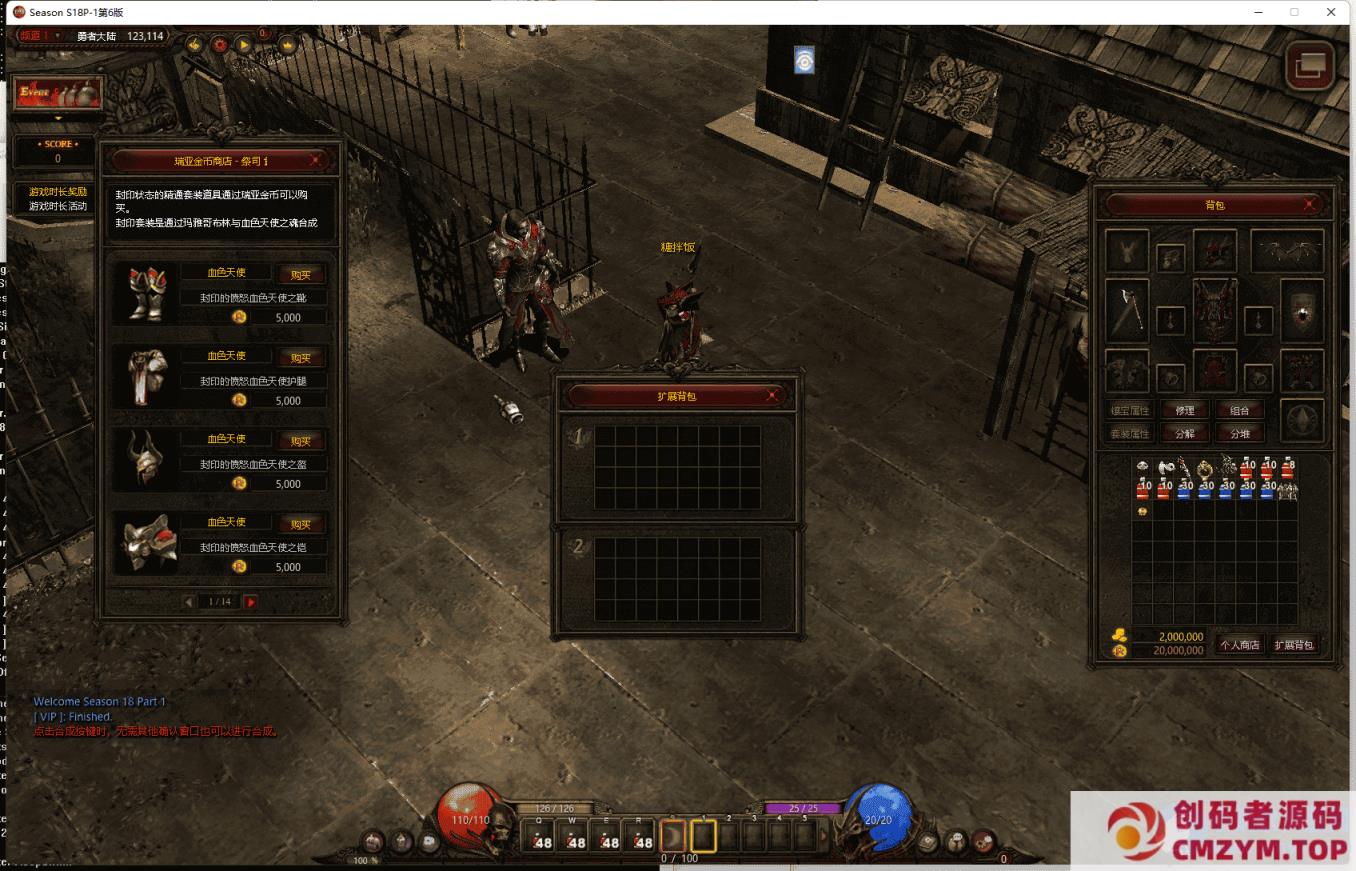Select the equipped shield slot

point(1302,310)
